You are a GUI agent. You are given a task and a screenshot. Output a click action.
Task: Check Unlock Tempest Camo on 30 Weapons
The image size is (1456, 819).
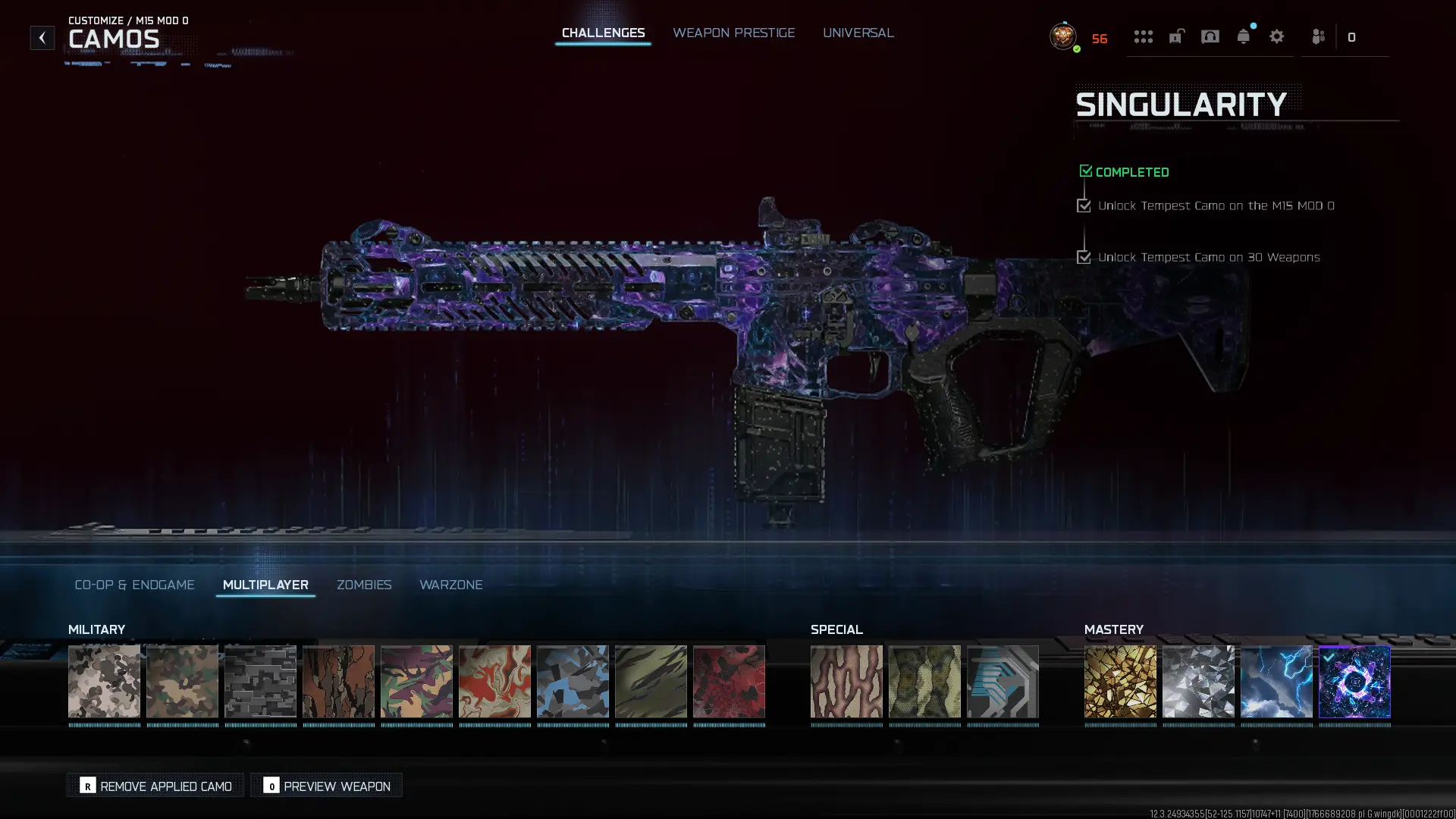pyautogui.click(x=1084, y=257)
